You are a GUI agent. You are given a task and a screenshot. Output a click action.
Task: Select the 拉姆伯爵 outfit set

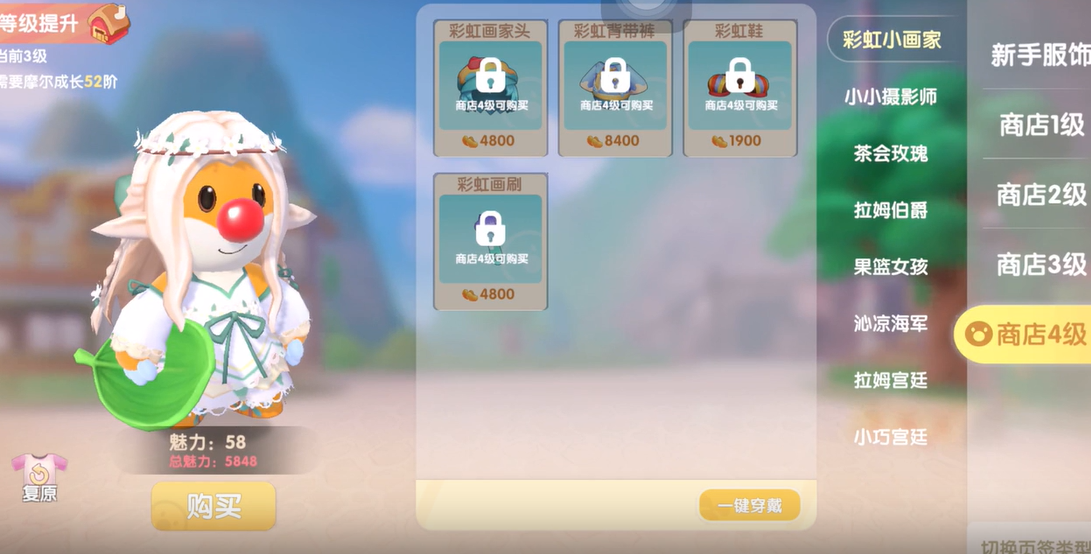coord(890,210)
